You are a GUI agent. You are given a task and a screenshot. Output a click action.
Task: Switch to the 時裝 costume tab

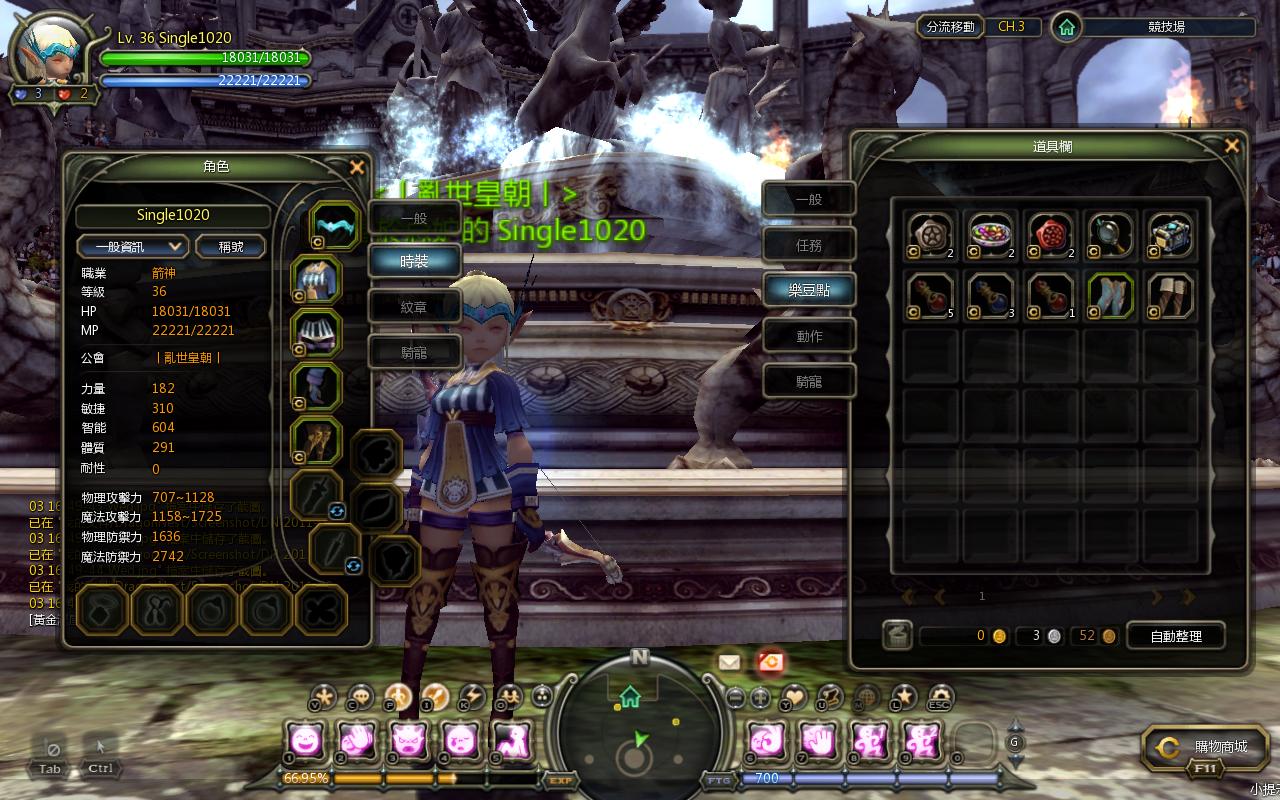pyautogui.click(x=414, y=261)
